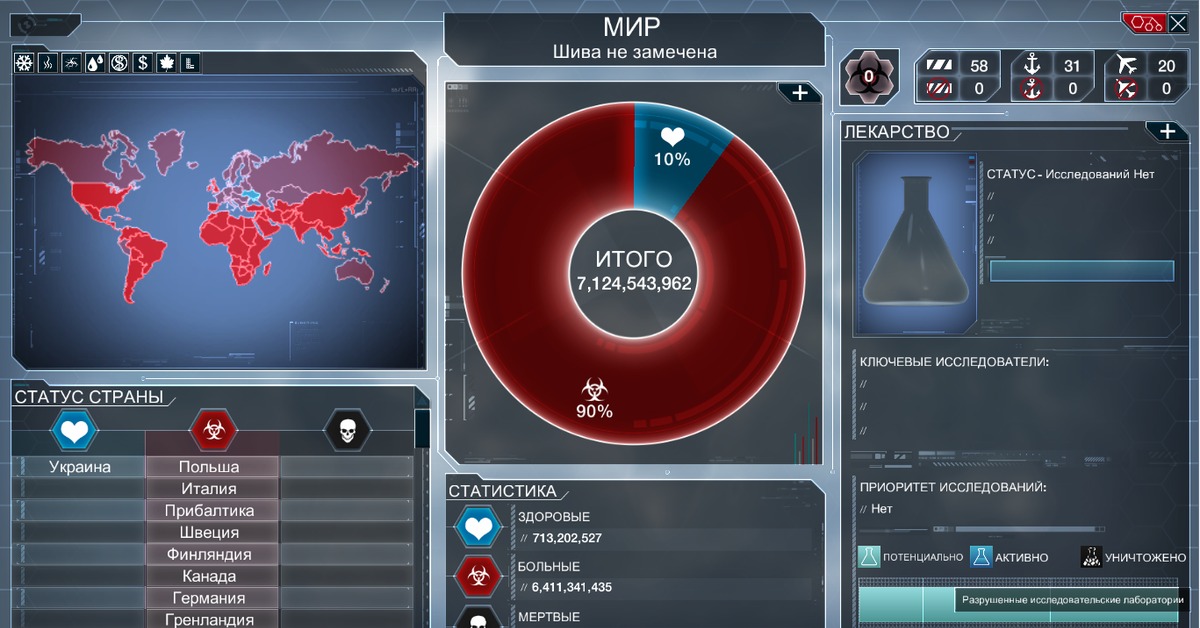Sort countries by infected biohazard column
Viewport: 1200px width, 628px height.
(x=212, y=431)
